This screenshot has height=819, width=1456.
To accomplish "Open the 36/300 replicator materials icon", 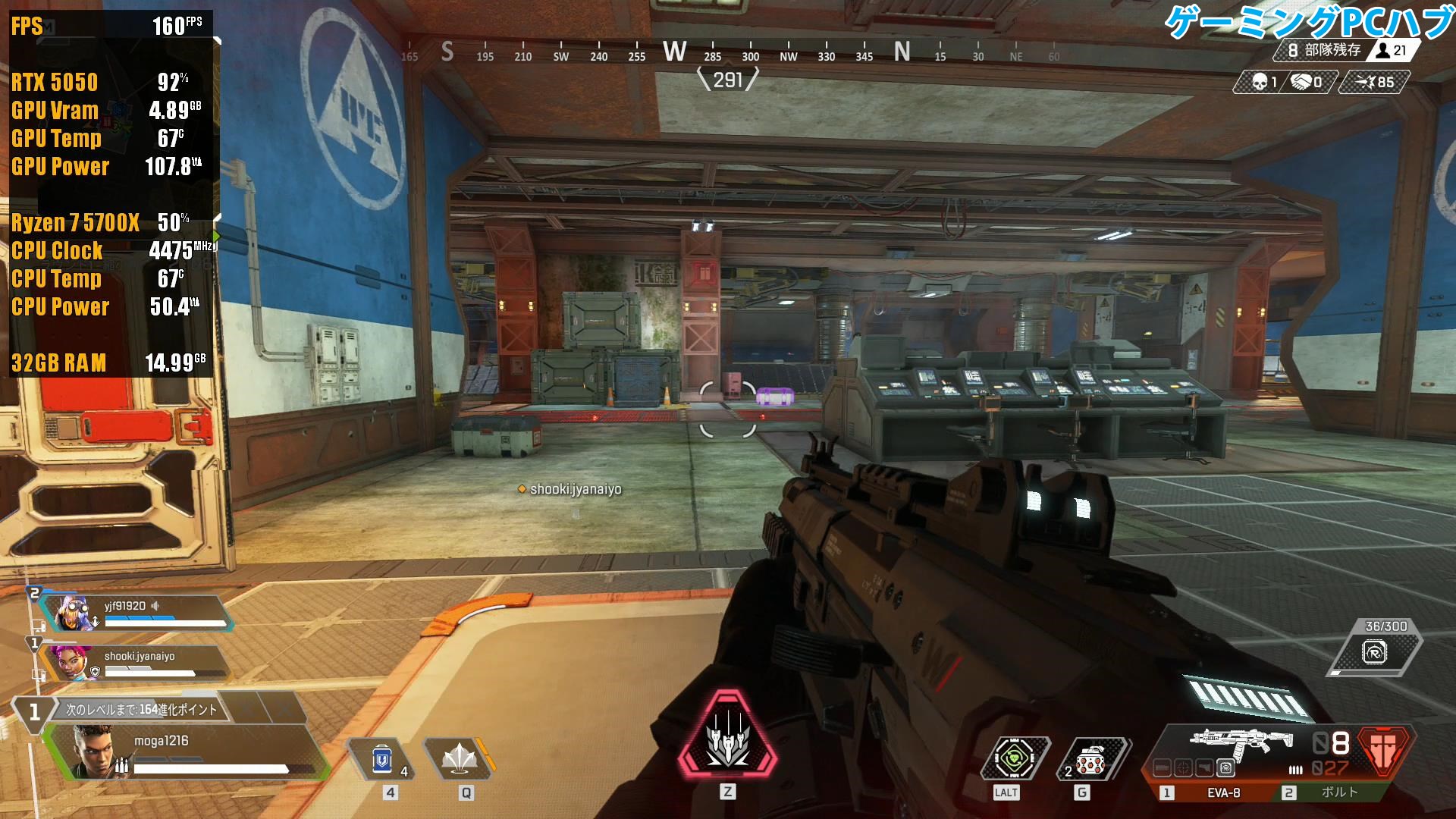I will pos(1374,651).
